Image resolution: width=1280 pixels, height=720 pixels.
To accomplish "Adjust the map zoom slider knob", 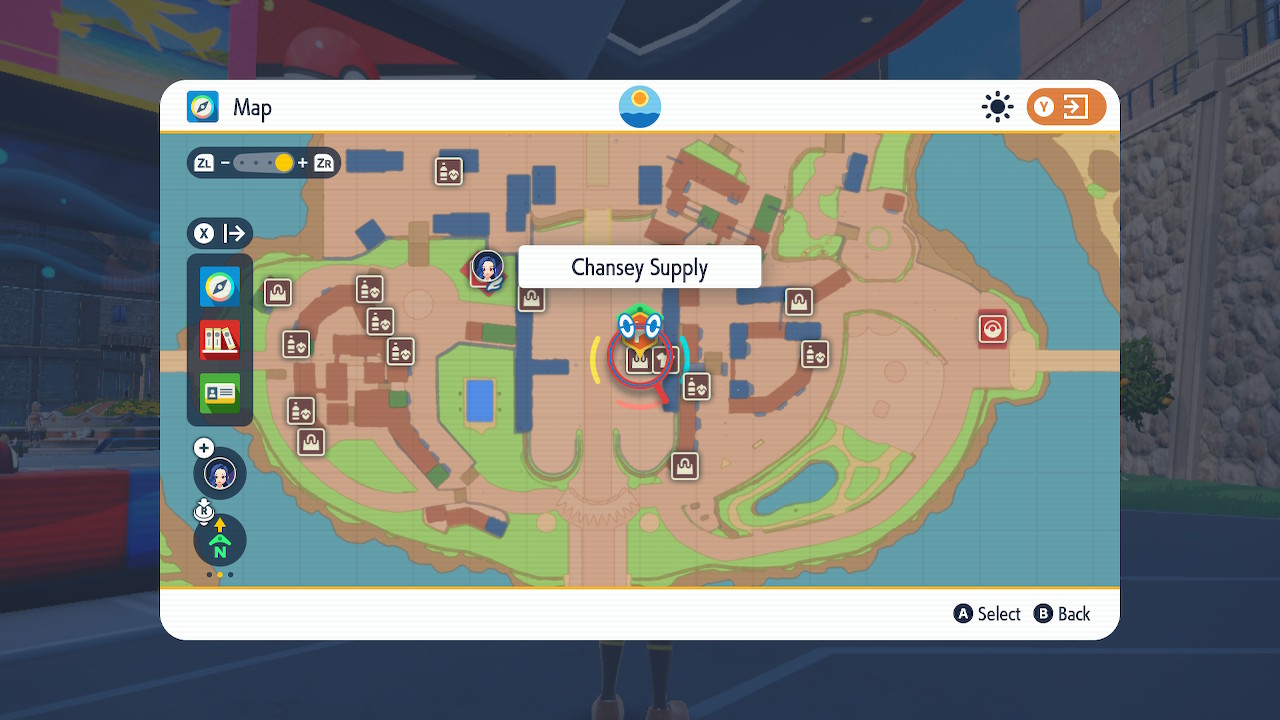I will pos(284,162).
